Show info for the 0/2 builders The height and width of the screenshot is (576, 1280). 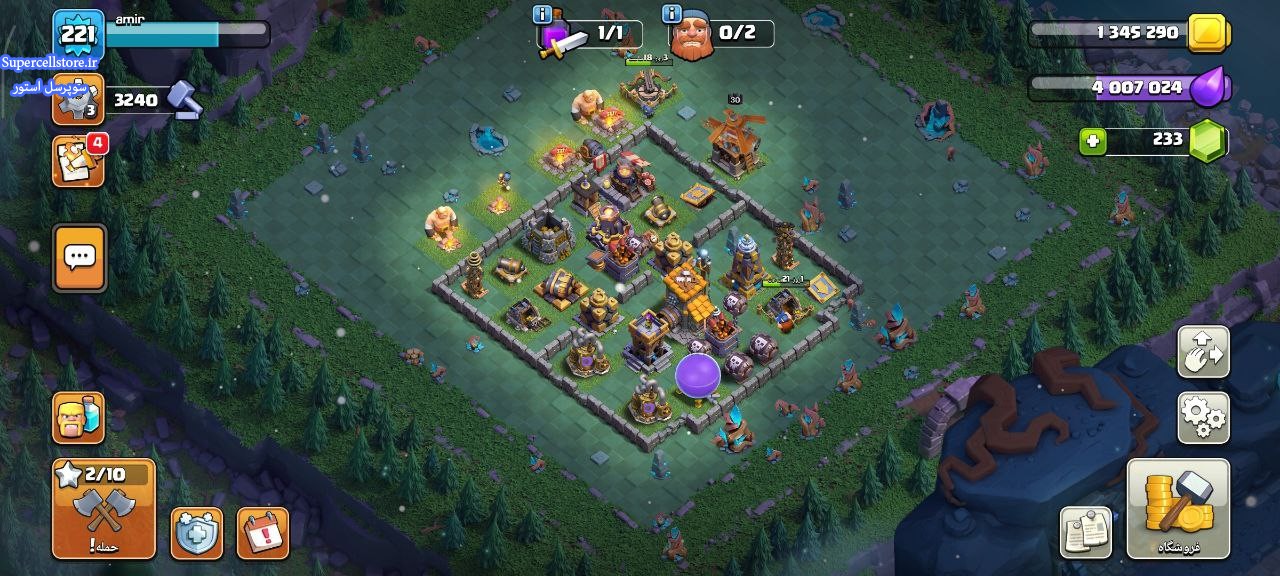(x=673, y=14)
